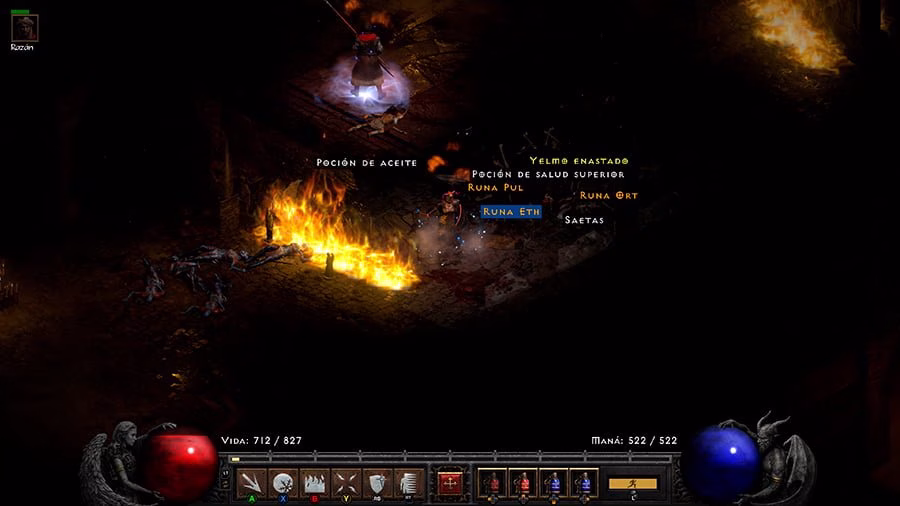This screenshot has width=900, height=506.
Task: Select the crossed blades skill icon
Action: click(x=346, y=483)
